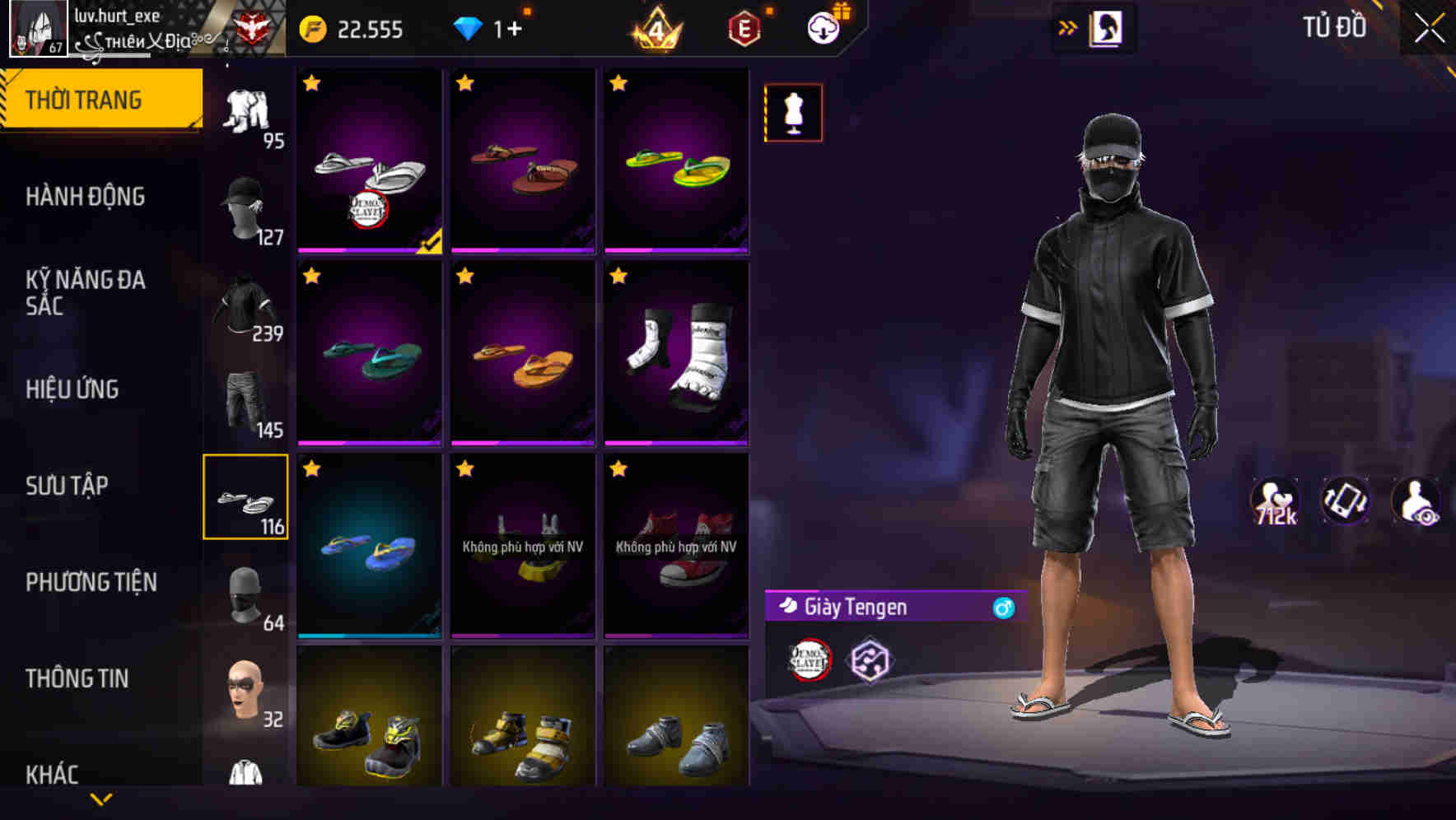The height and width of the screenshot is (820, 1456).
Task: Click the yellow double-chevron collapse icon
Action: (x=1066, y=27)
